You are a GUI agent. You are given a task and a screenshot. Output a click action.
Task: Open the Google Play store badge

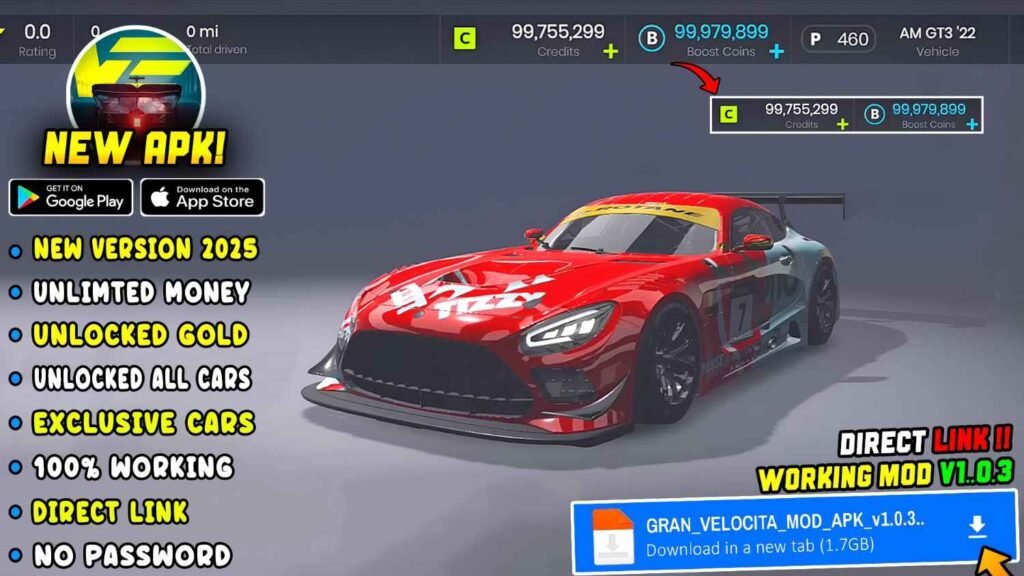click(69, 196)
